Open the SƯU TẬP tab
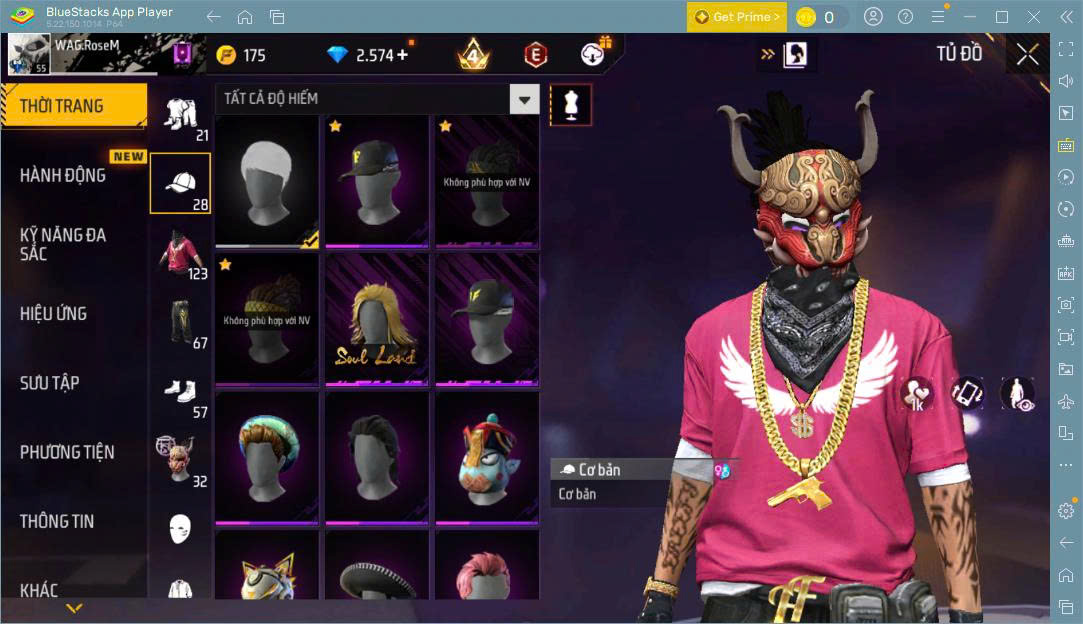Viewport: 1083px width, 624px height. click(x=50, y=383)
